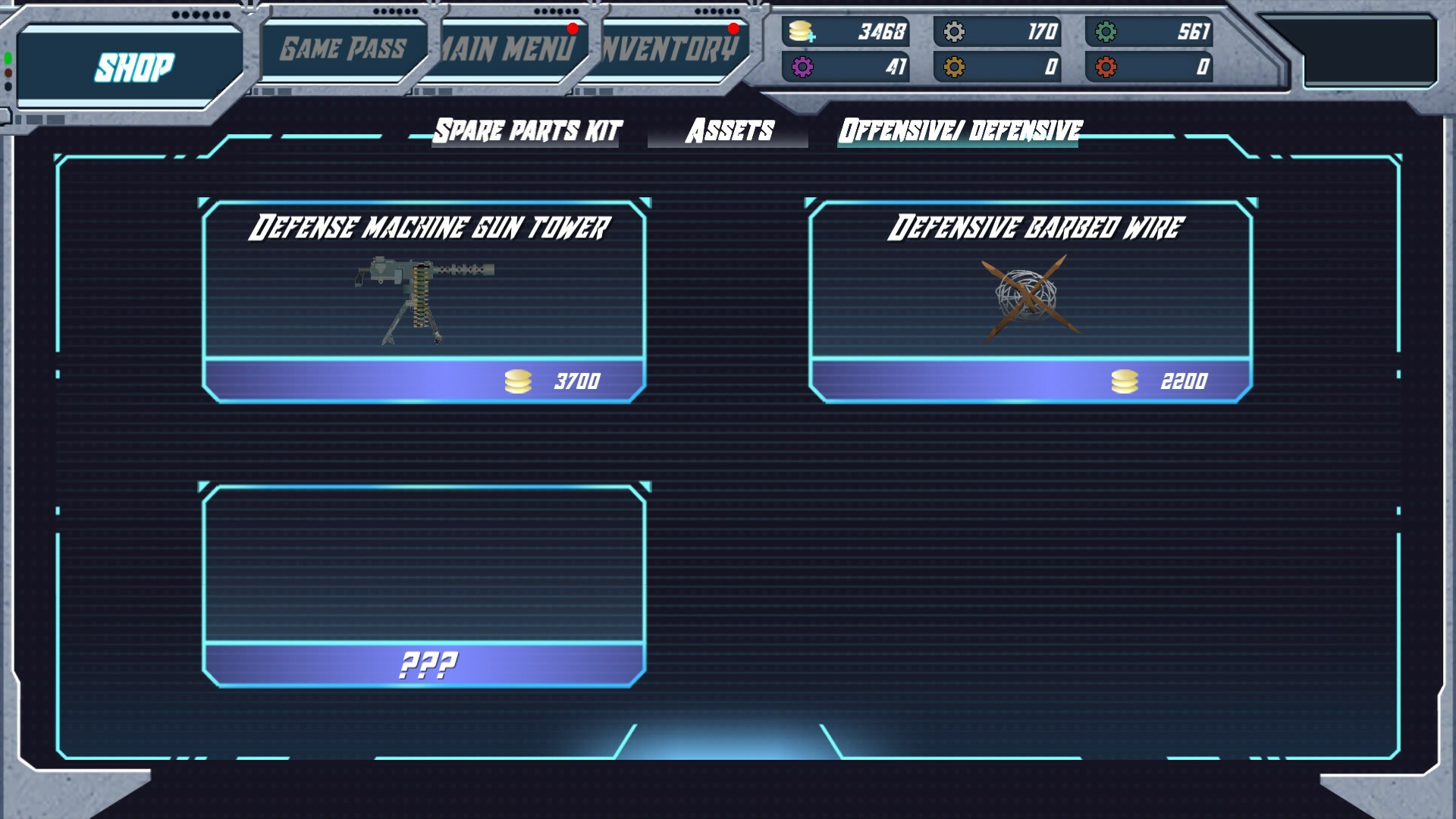Click the barbed wire item image
This screenshot has height=819, width=1456.
pyautogui.click(x=1031, y=296)
